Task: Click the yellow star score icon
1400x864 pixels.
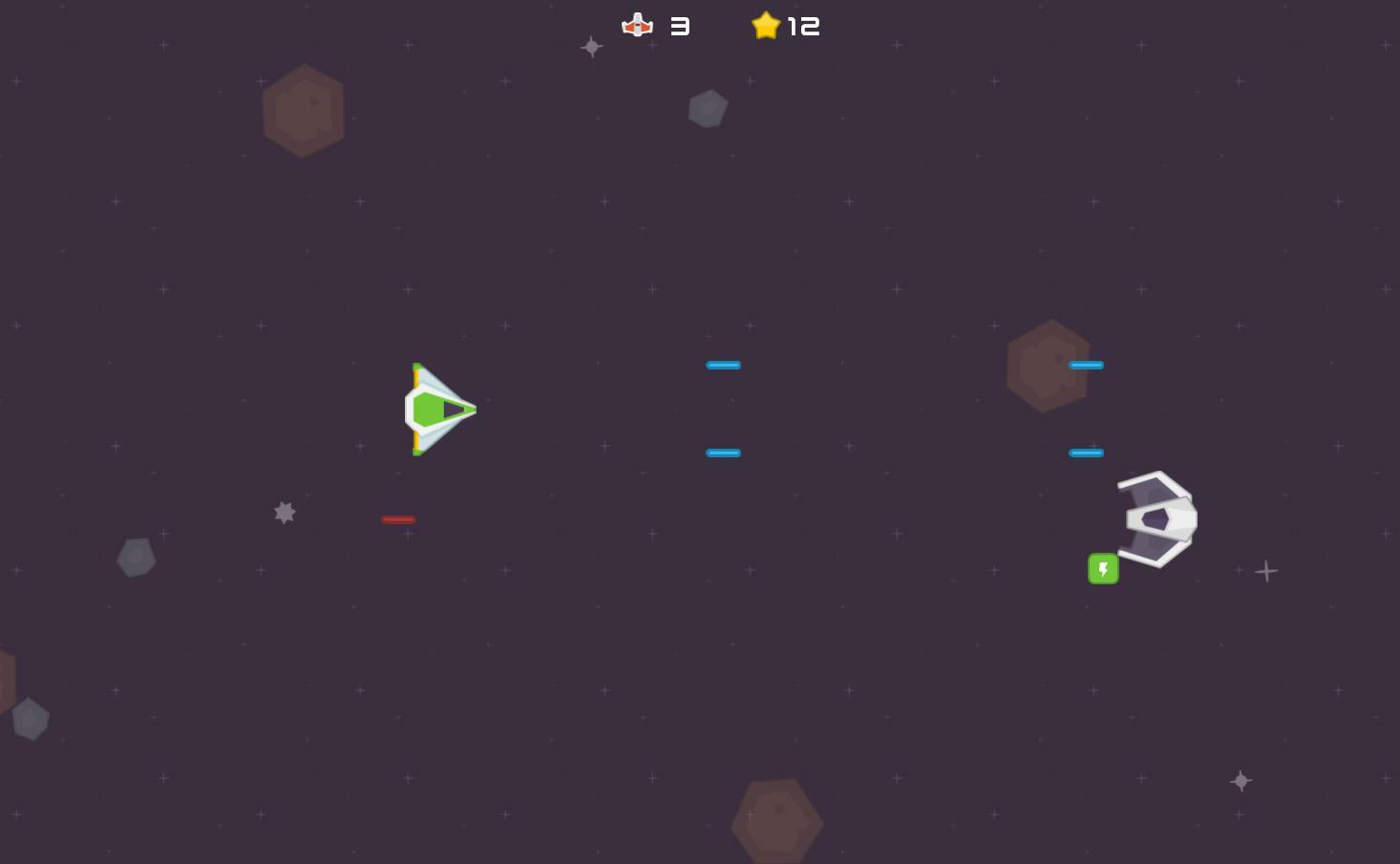Action: 766,25
